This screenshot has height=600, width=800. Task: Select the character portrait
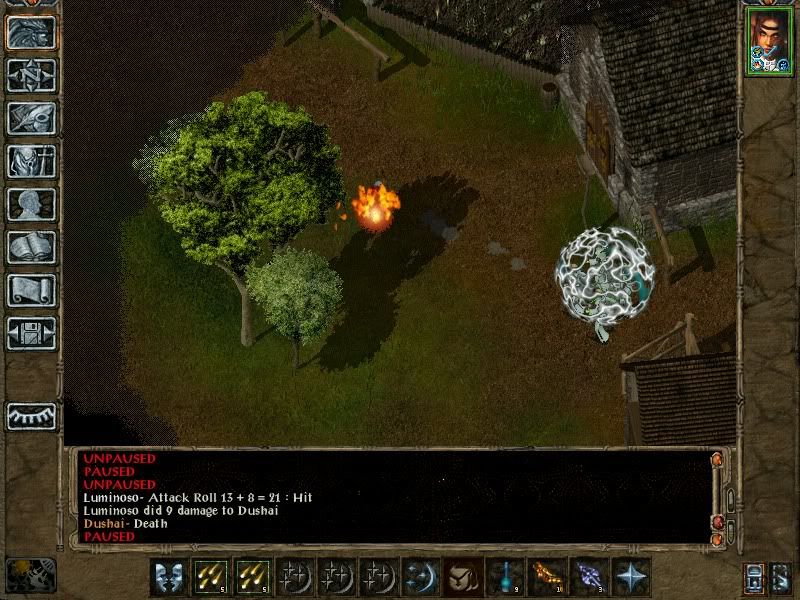tap(767, 40)
